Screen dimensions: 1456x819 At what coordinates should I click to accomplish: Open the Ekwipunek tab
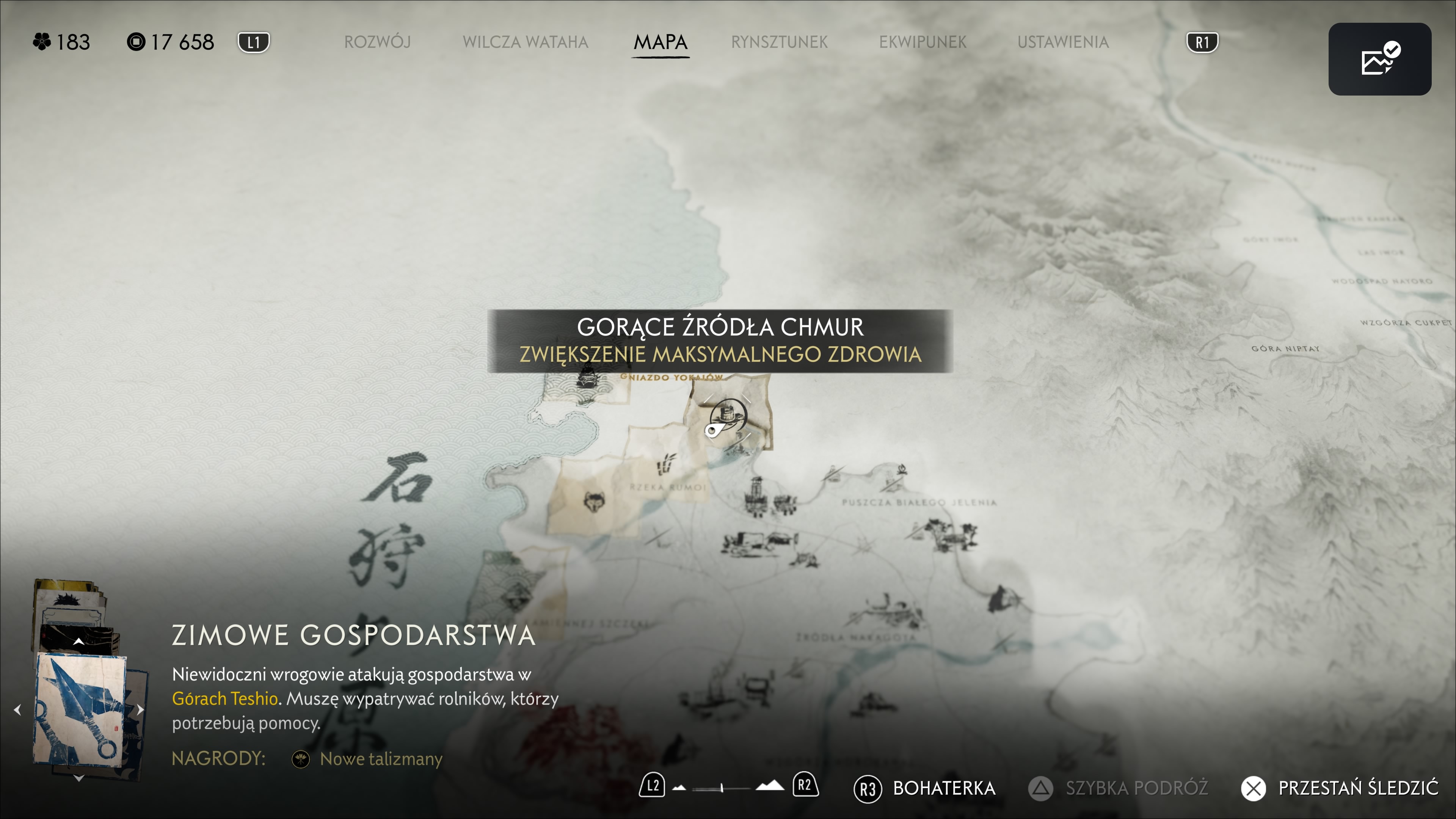(923, 42)
